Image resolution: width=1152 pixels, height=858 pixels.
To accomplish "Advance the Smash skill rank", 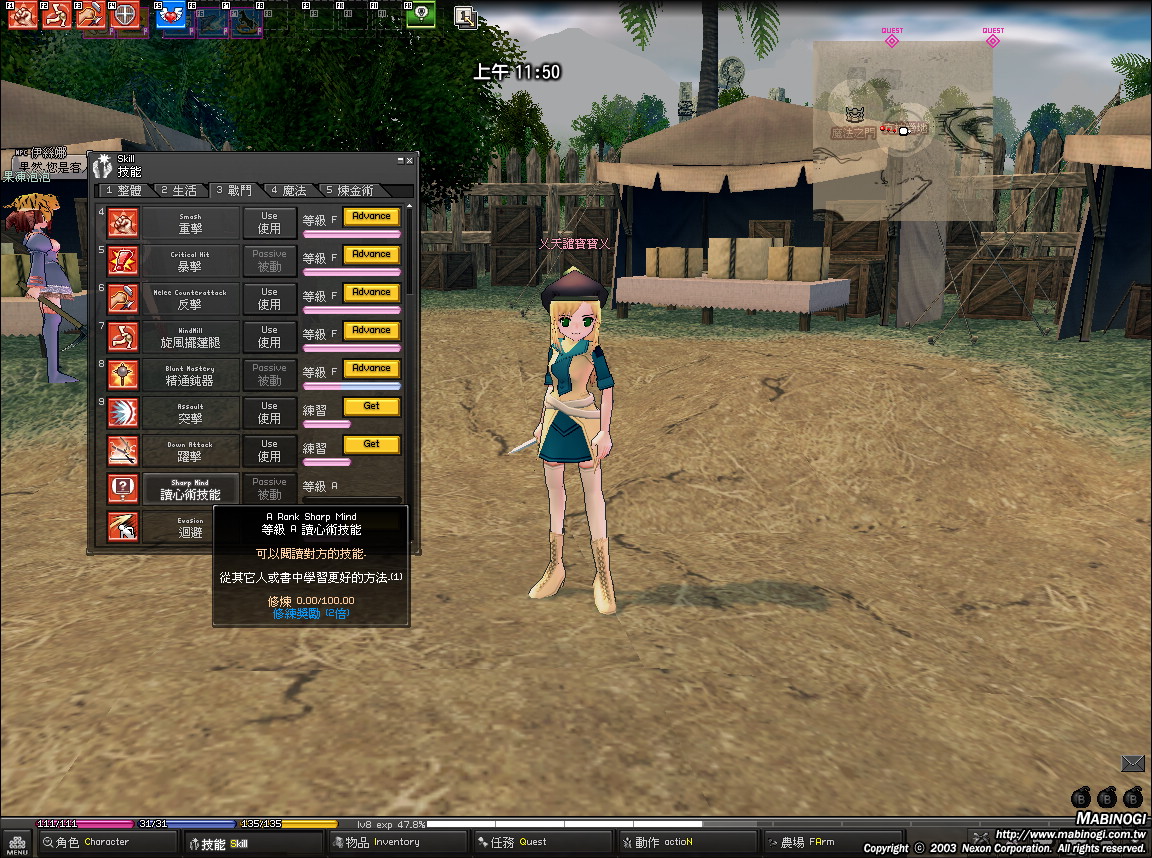I will click(x=371, y=216).
